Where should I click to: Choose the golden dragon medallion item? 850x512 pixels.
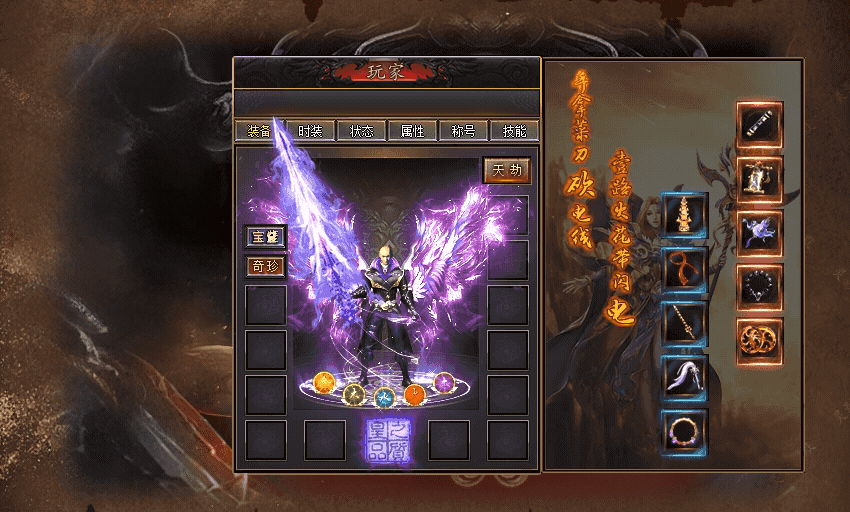pyautogui.click(x=760, y=341)
